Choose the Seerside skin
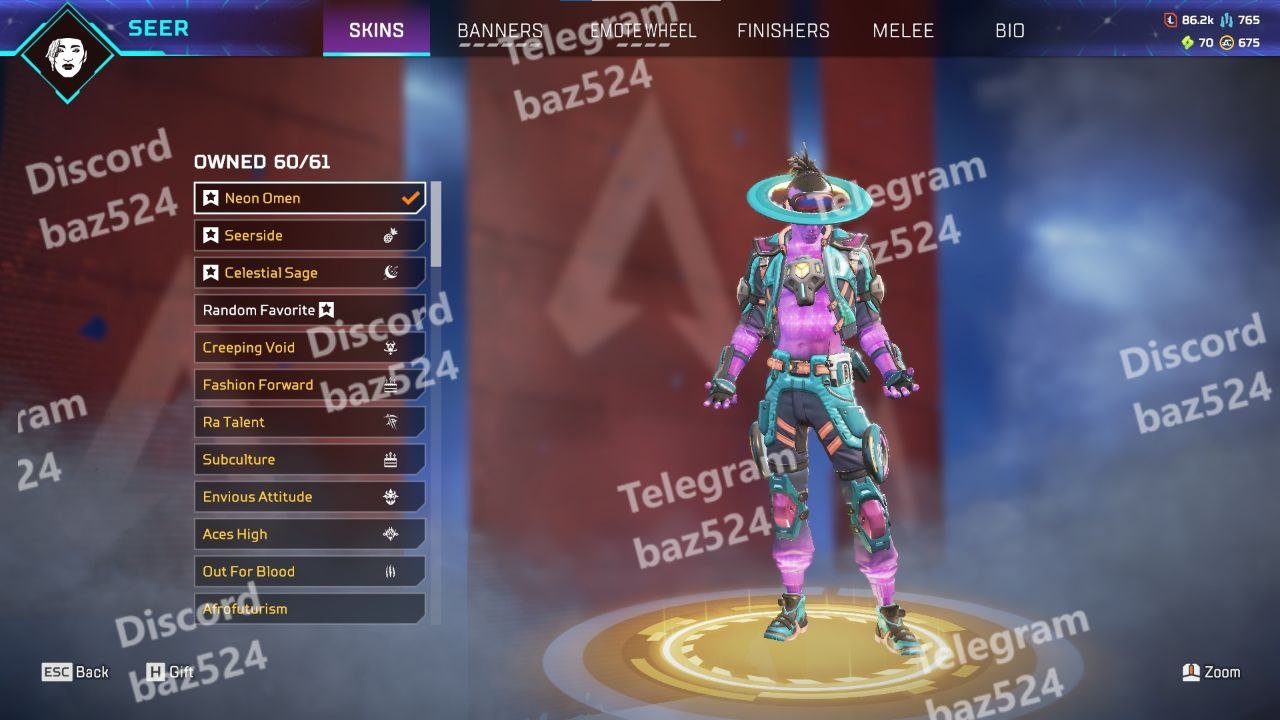 tap(309, 235)
